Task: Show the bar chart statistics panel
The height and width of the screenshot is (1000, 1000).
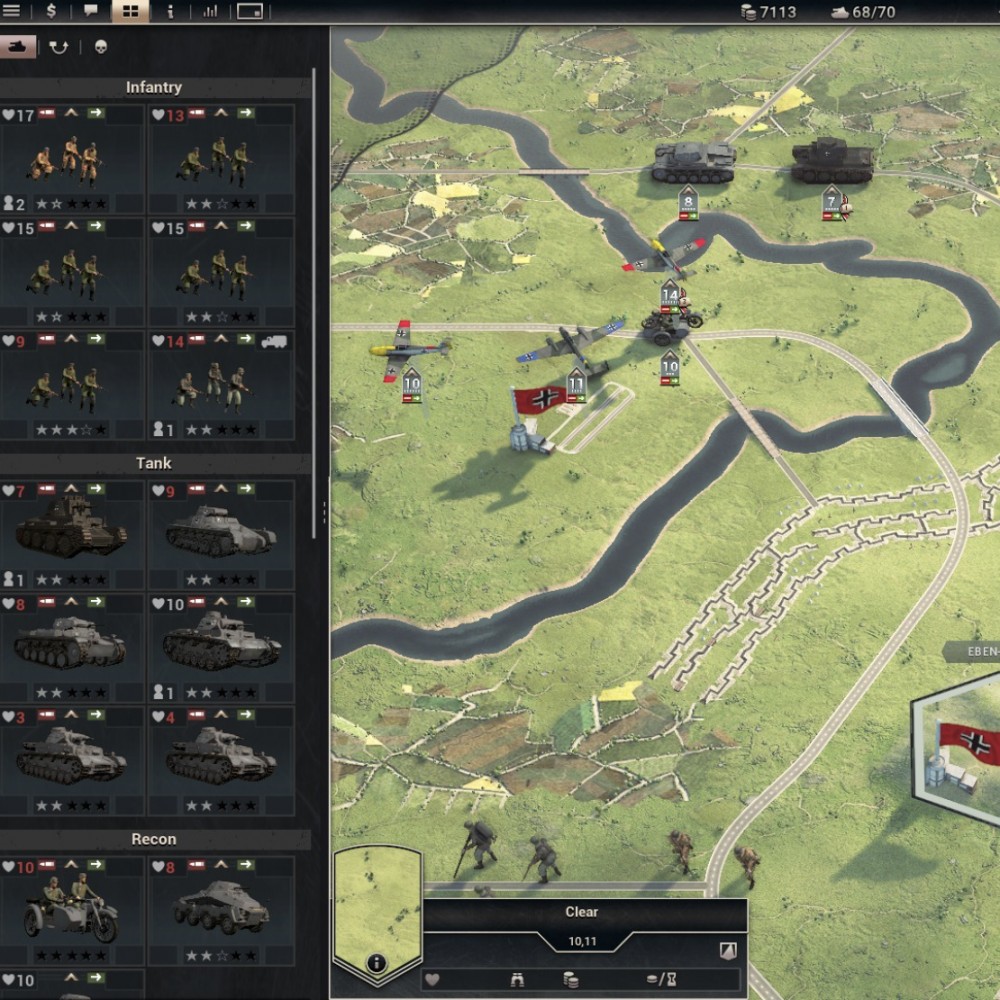Action: click(210, 11)
